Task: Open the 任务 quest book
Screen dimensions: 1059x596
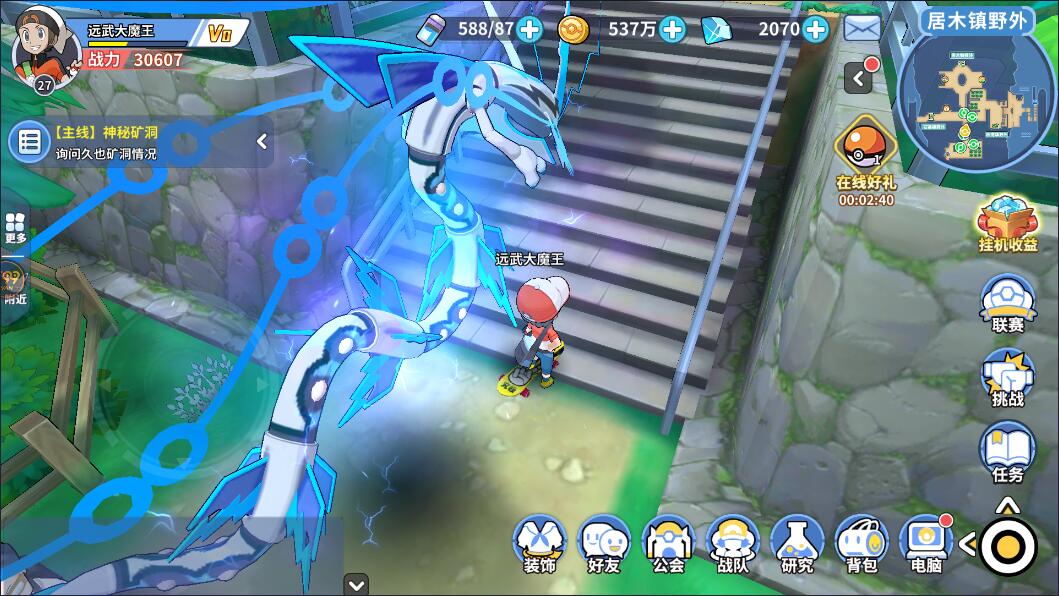Action: click(x=1007, y=452)
